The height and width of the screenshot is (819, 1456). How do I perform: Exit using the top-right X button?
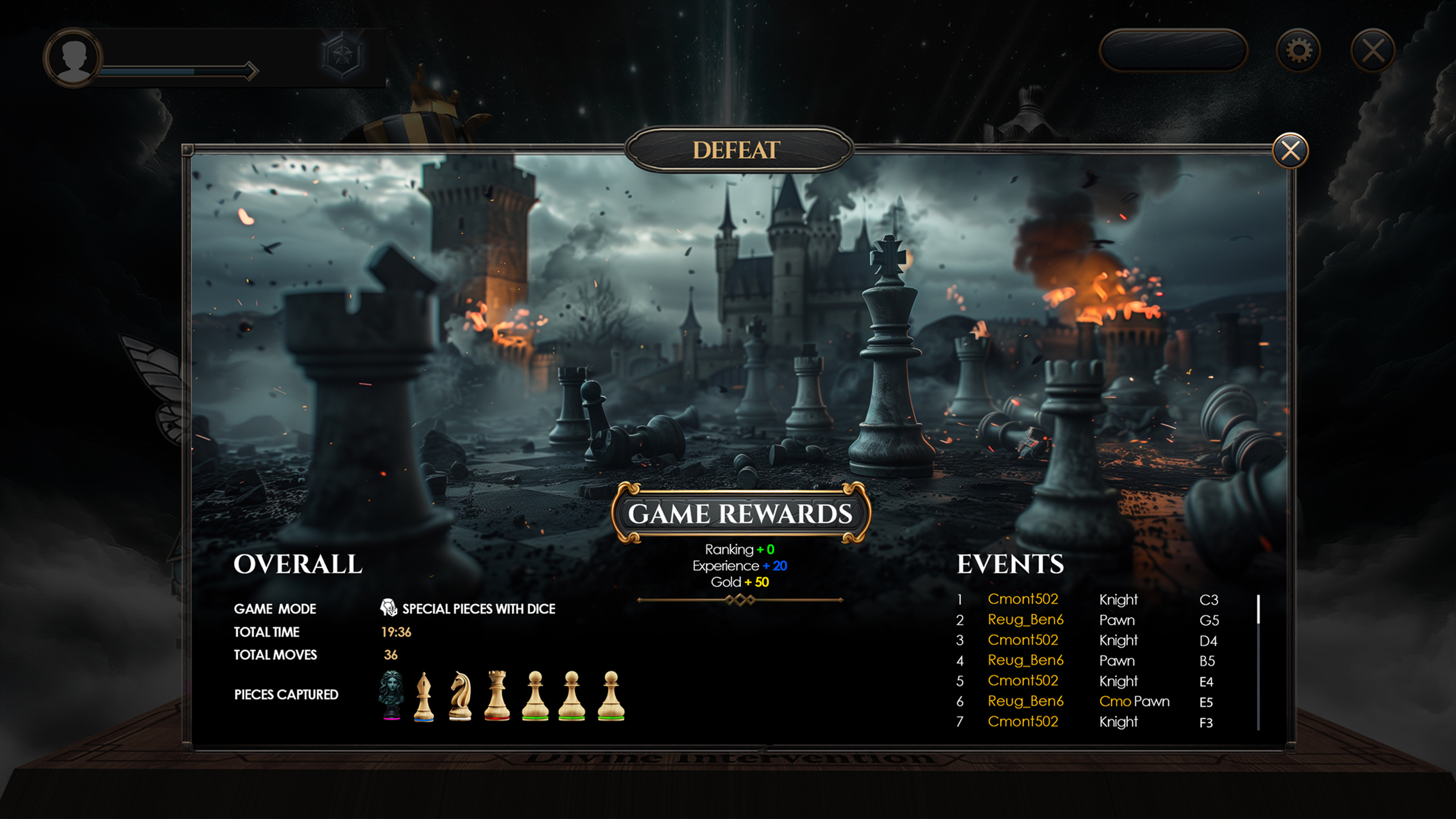tap(1373, 51)
